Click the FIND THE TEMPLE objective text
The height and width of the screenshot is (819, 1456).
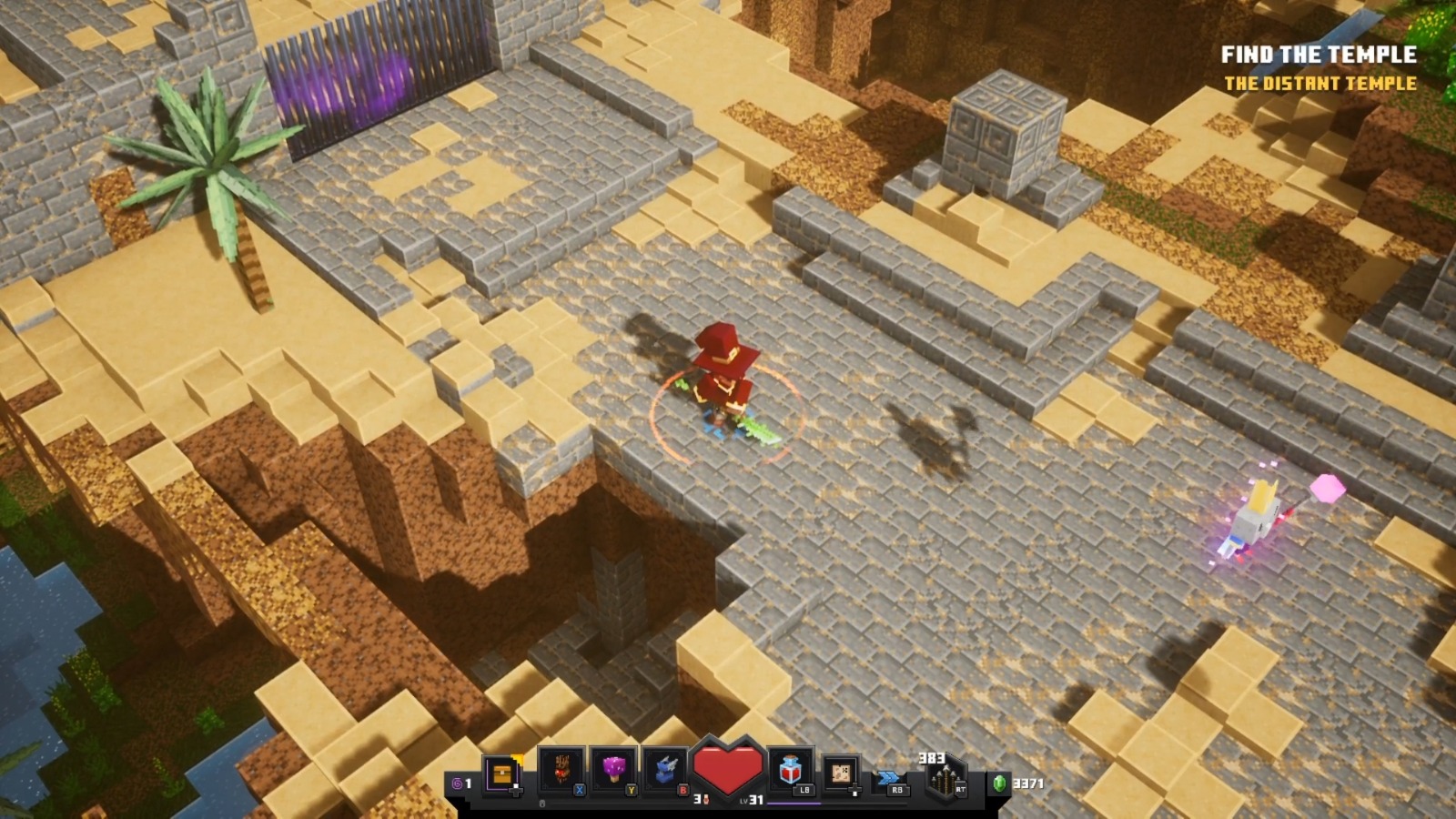coord(1319,55)
